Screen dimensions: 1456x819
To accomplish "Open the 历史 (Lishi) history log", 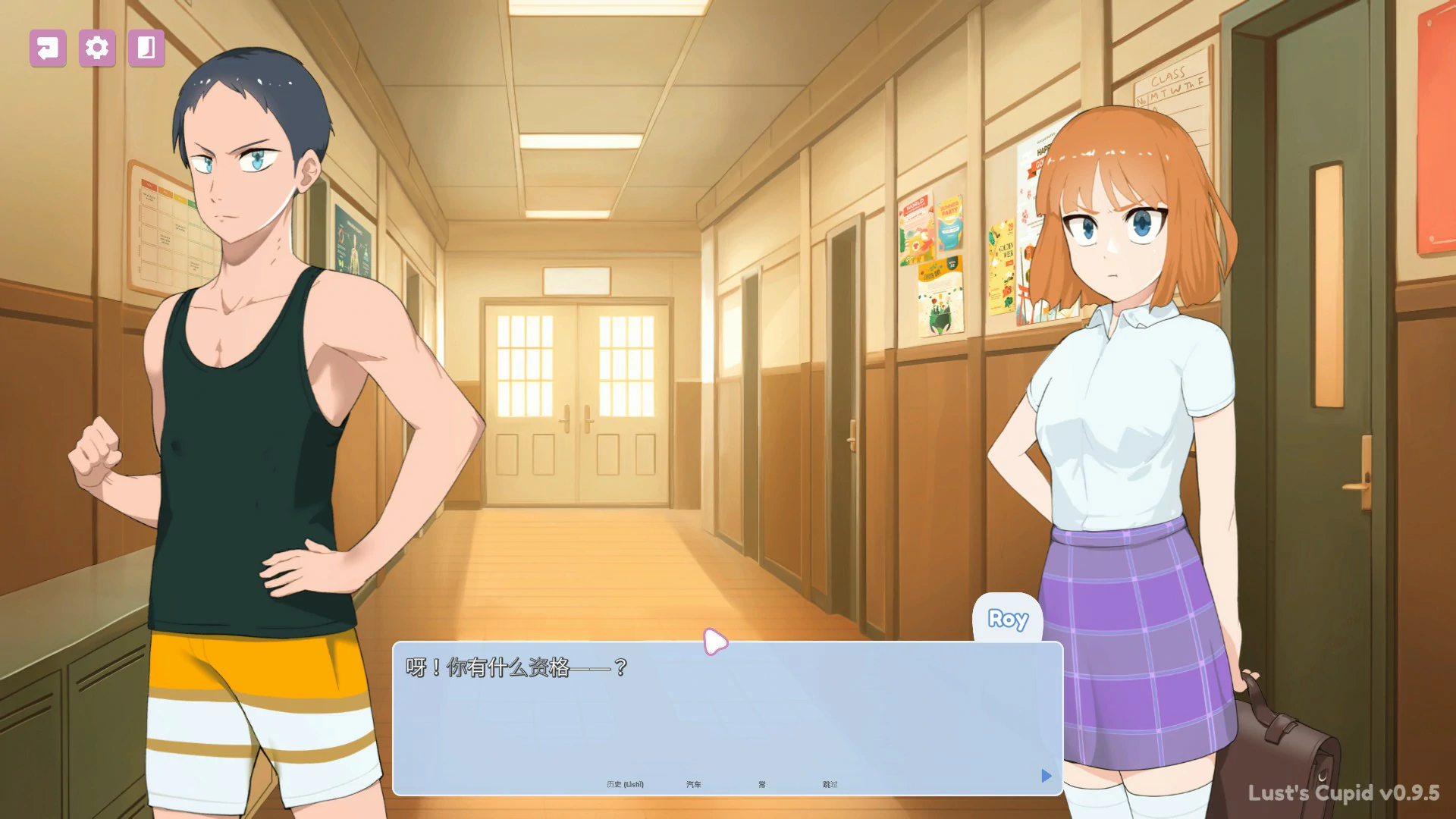I will 625,784.
